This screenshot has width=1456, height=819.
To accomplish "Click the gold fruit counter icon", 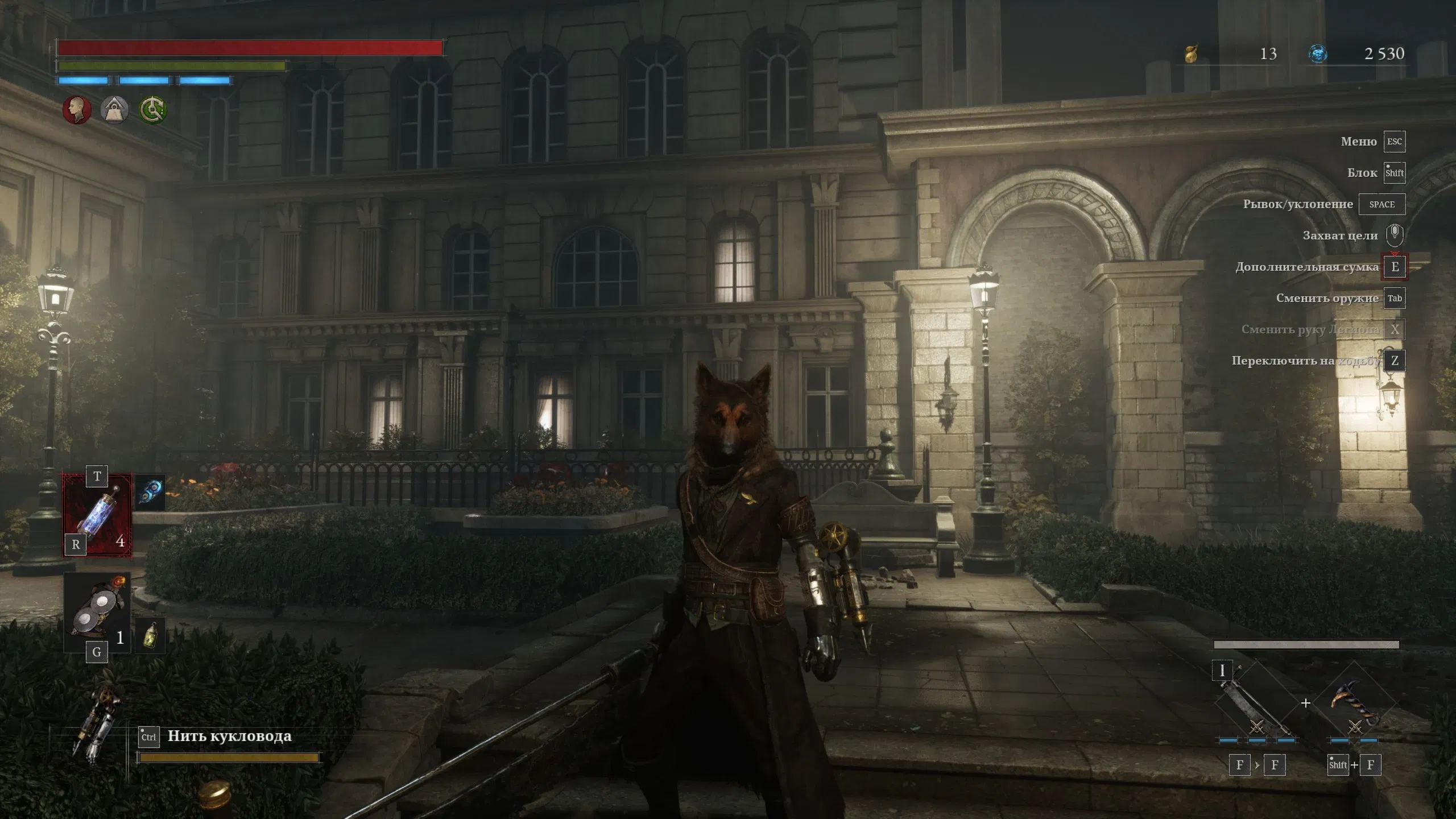I will pos(1191,54).
